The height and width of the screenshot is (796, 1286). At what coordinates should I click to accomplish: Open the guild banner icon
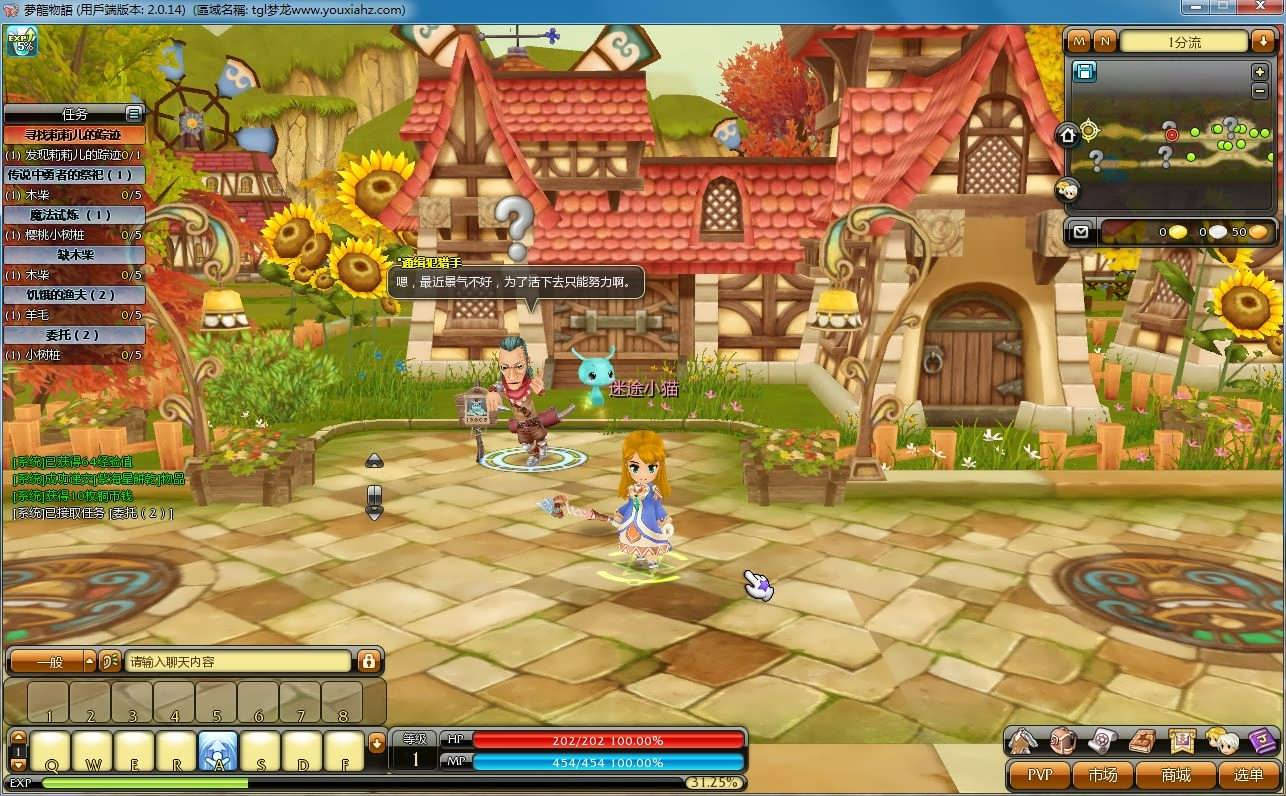pos(1182,741)
